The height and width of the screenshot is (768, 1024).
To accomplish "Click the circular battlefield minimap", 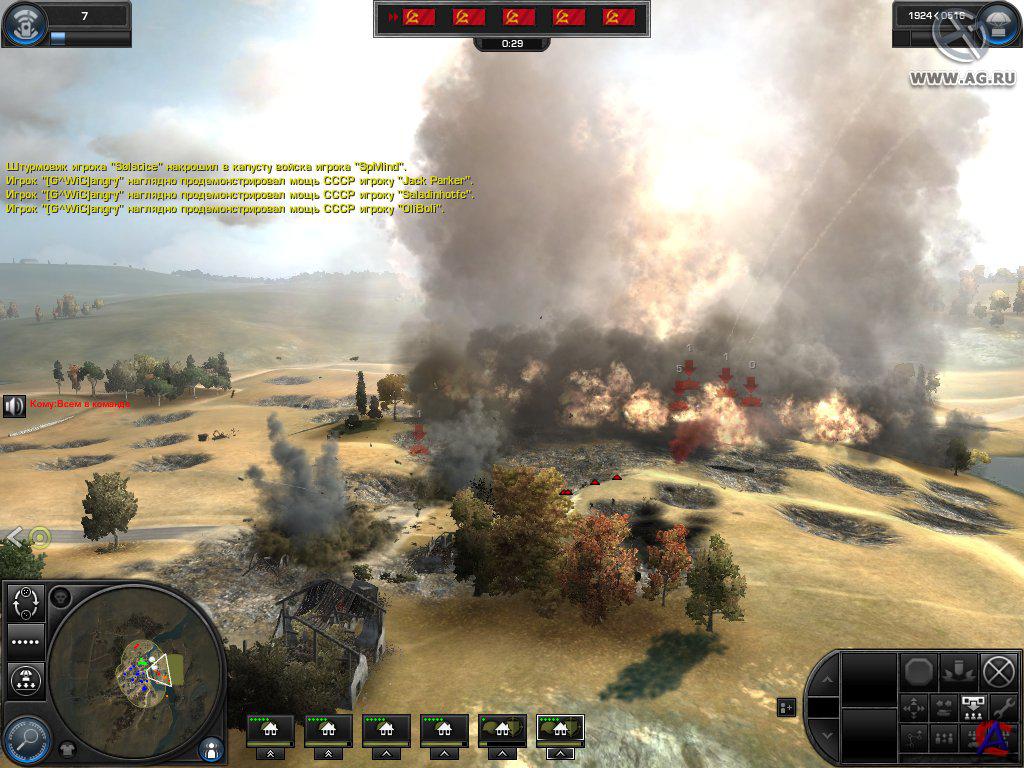I will click(136, 669).
